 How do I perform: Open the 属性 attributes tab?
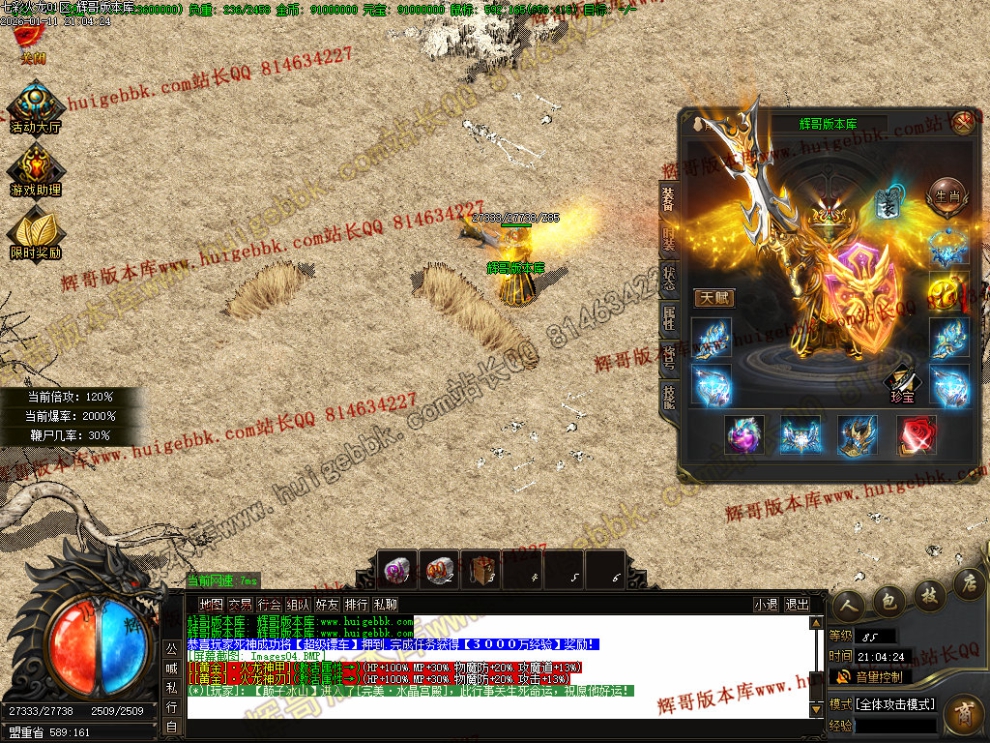pyautogui.click(x=668, y=320)
